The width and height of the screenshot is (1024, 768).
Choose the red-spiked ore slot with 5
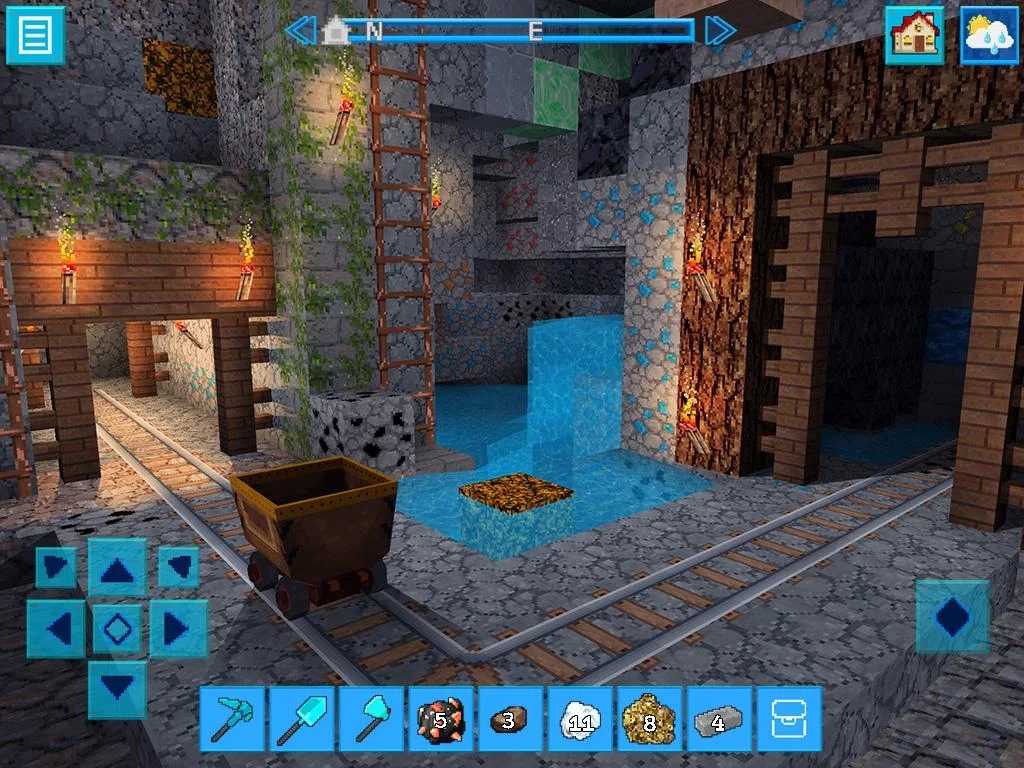point(441,718)
